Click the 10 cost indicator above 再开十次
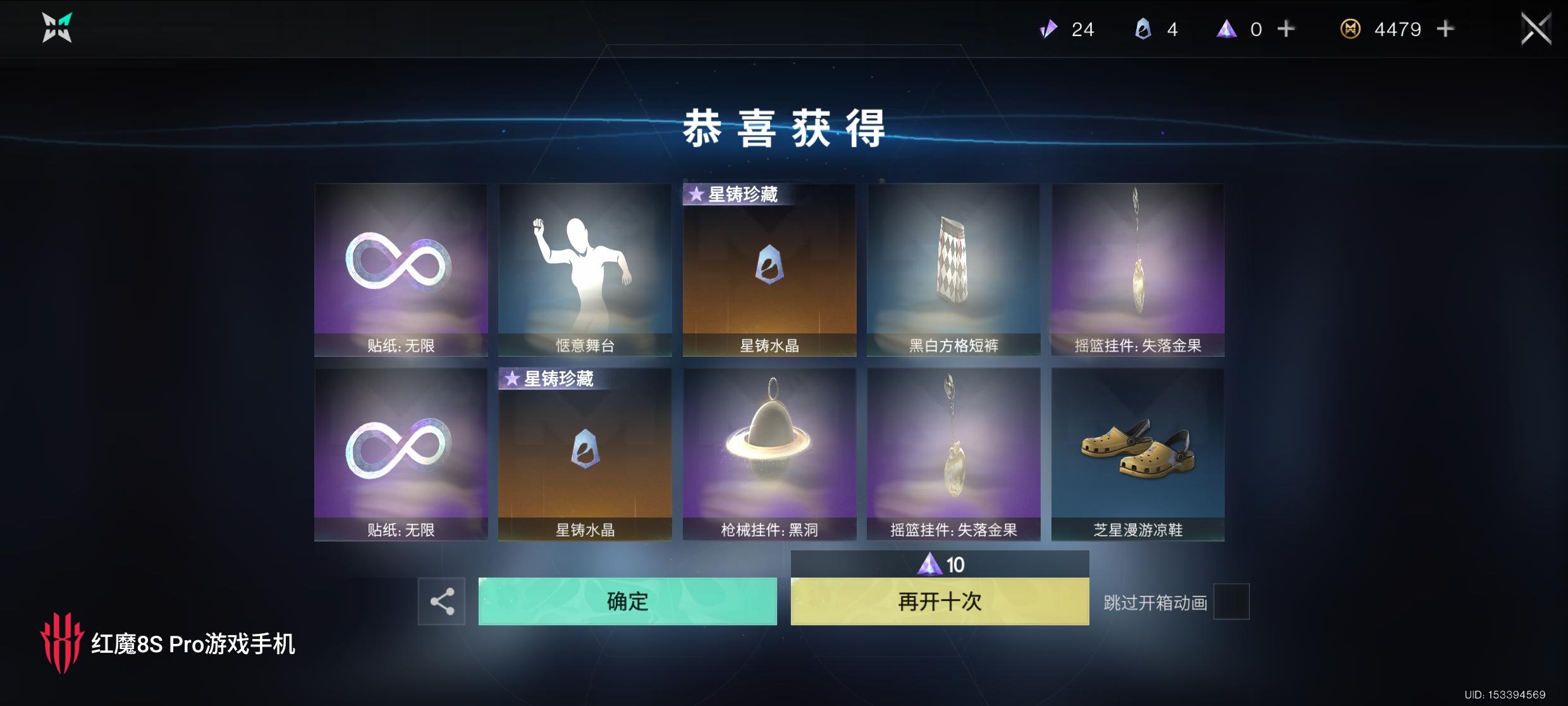This screenshot has height=706, width=1568. (x=940, y=564)
